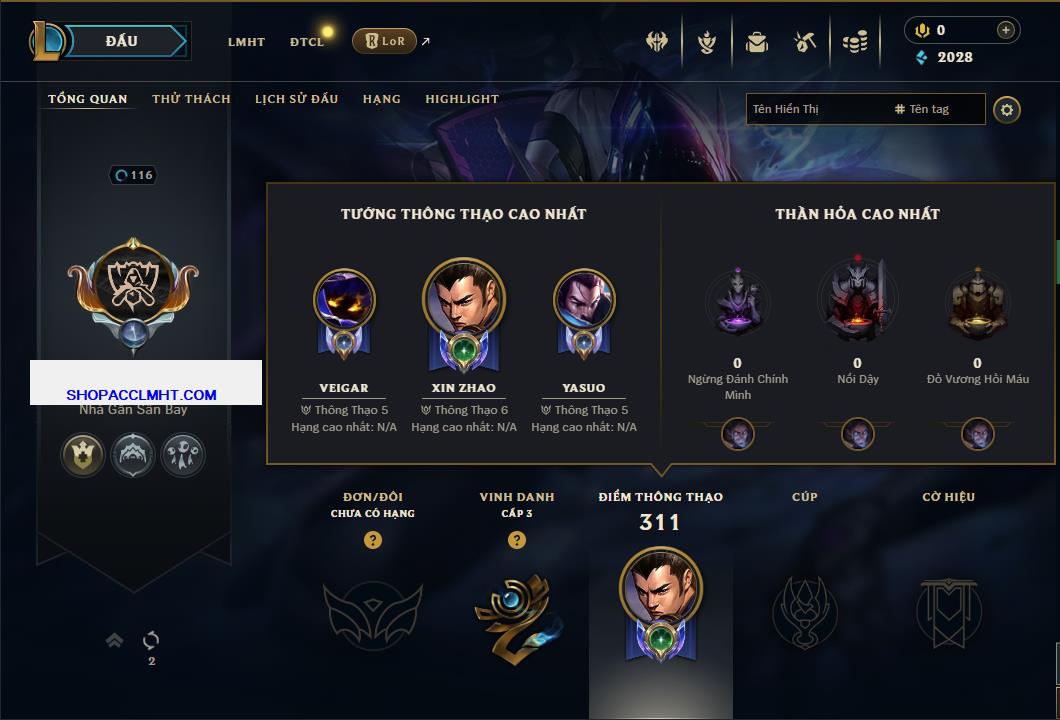
Task: Open the LoR launcher link
Action: [385, 41]
